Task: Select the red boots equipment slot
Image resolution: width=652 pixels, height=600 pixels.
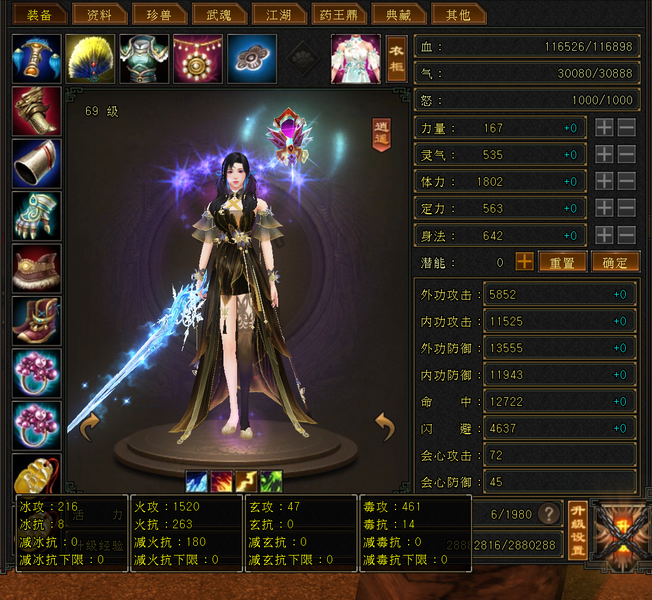Action: click(36, 321)
